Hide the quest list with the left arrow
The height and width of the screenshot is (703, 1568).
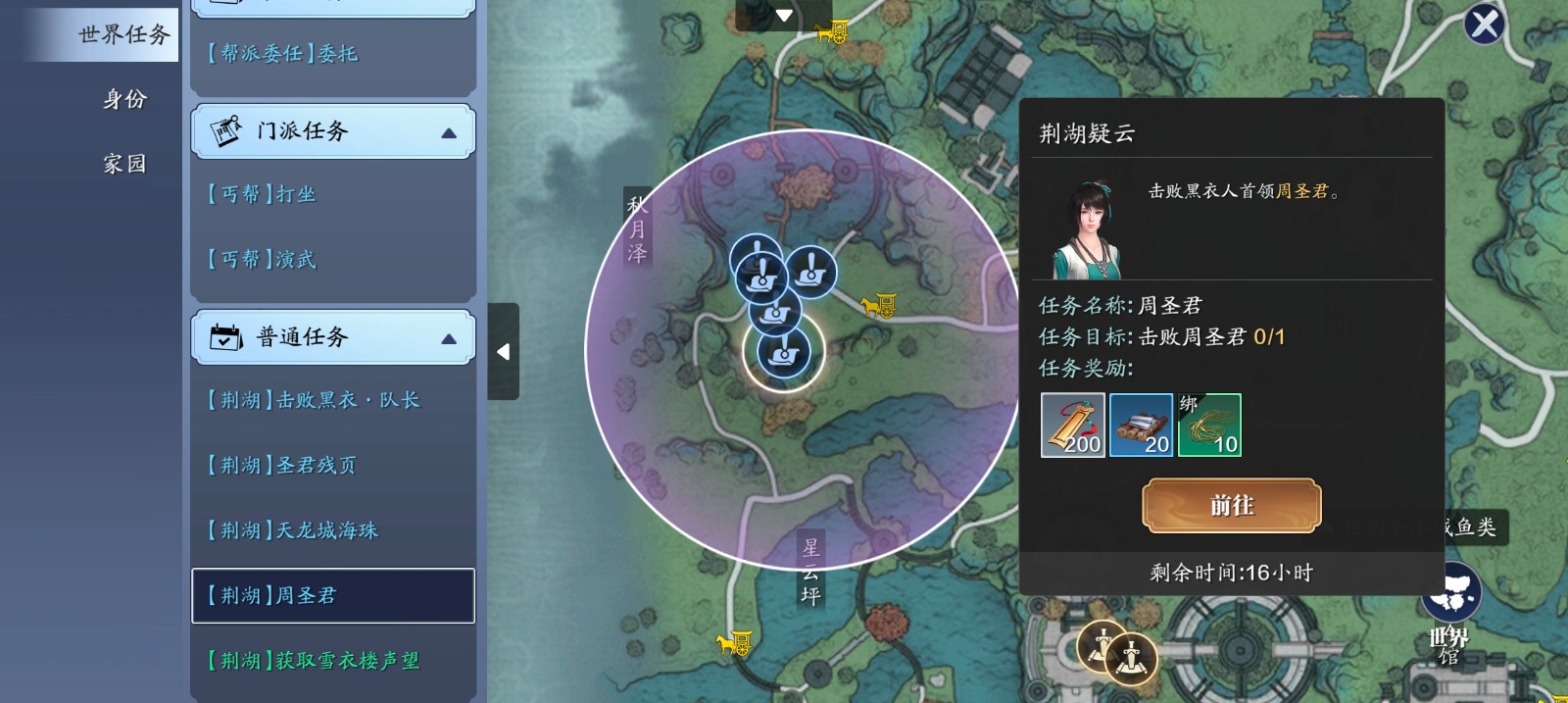coord(503,351)
